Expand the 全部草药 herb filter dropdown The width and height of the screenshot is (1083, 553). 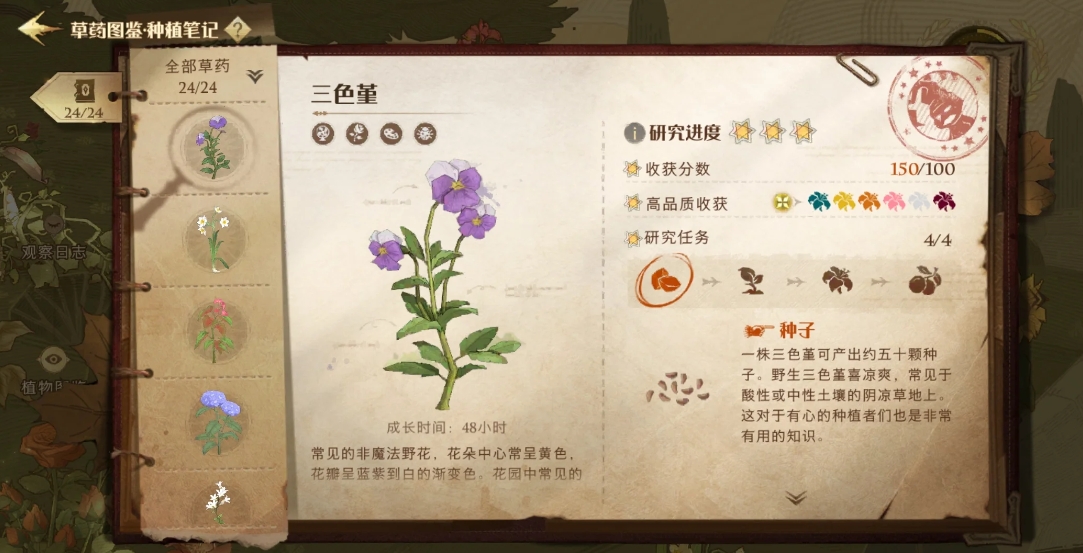pos(255,76)
